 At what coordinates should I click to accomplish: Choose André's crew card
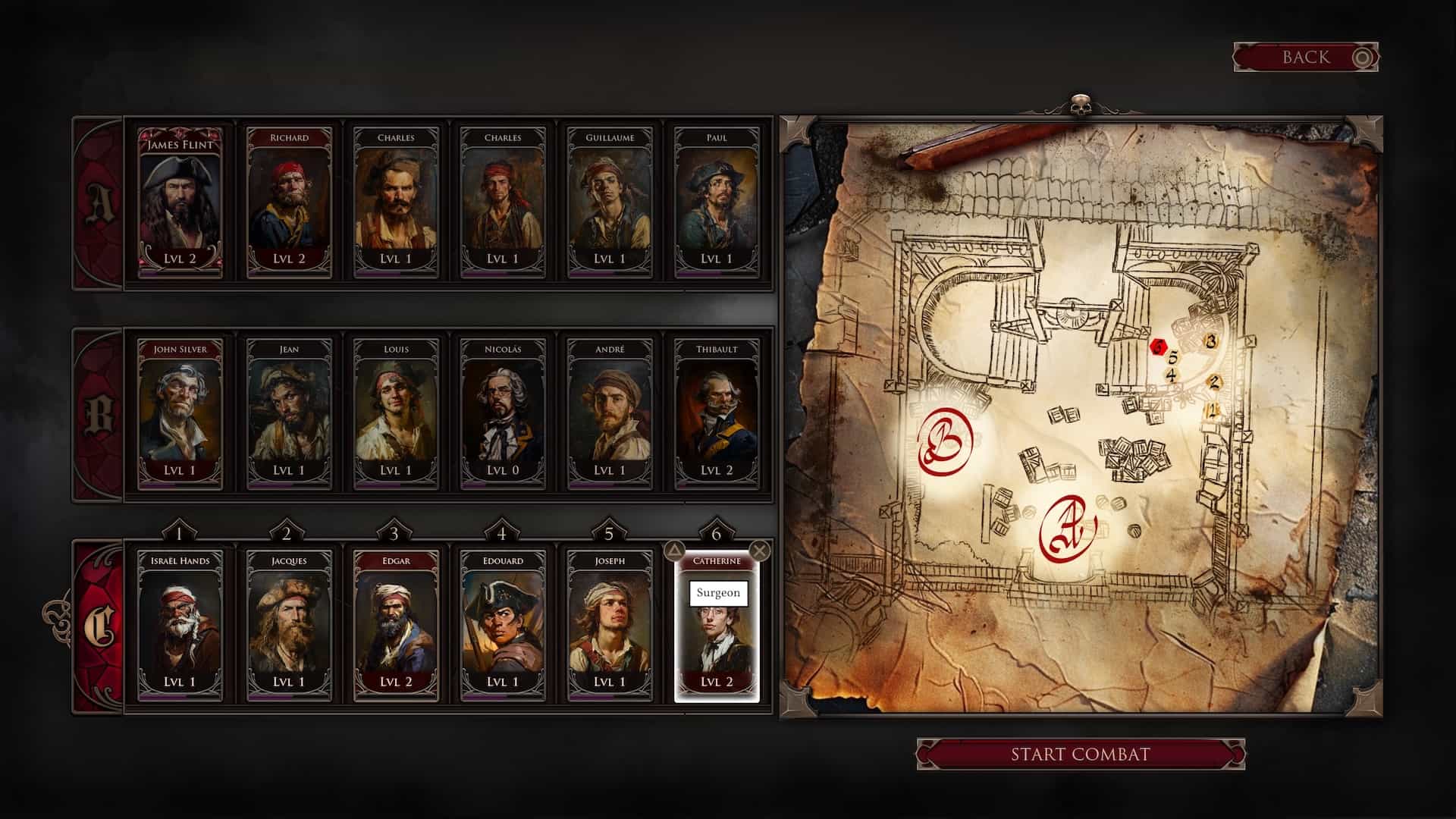tap(610, 414)
